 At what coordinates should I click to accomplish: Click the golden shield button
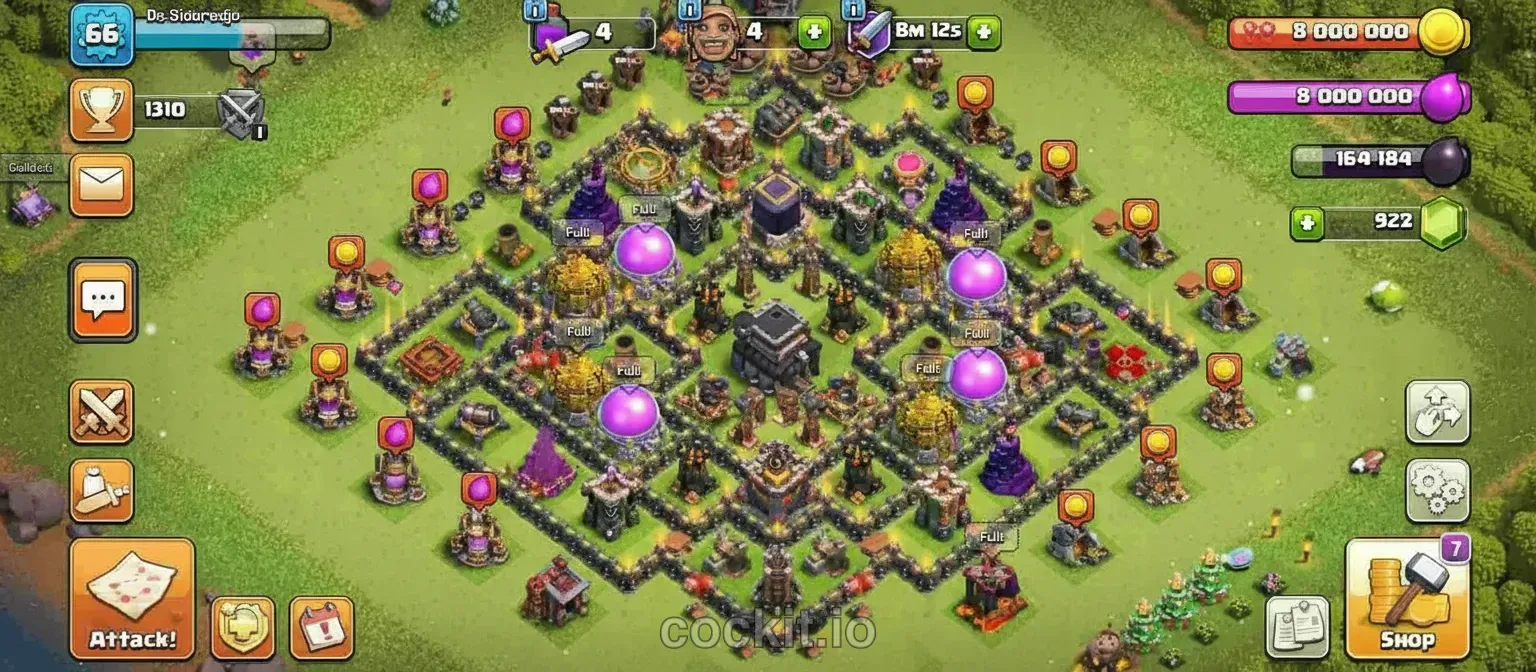(x=242, y=628)
